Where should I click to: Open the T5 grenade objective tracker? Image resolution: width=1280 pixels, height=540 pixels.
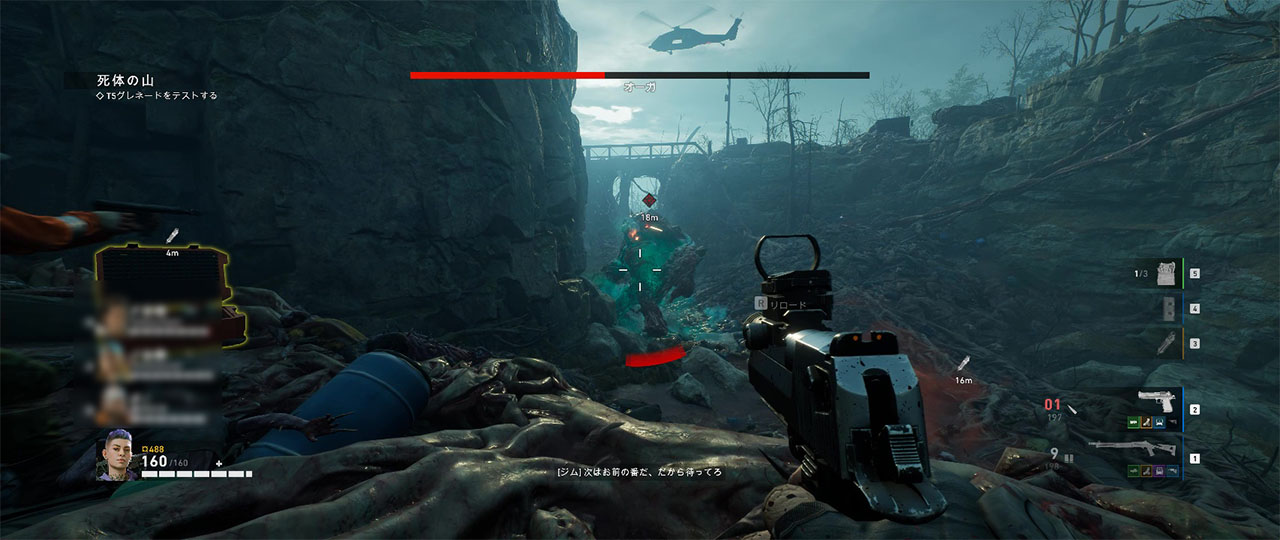[x=160, y=96]
